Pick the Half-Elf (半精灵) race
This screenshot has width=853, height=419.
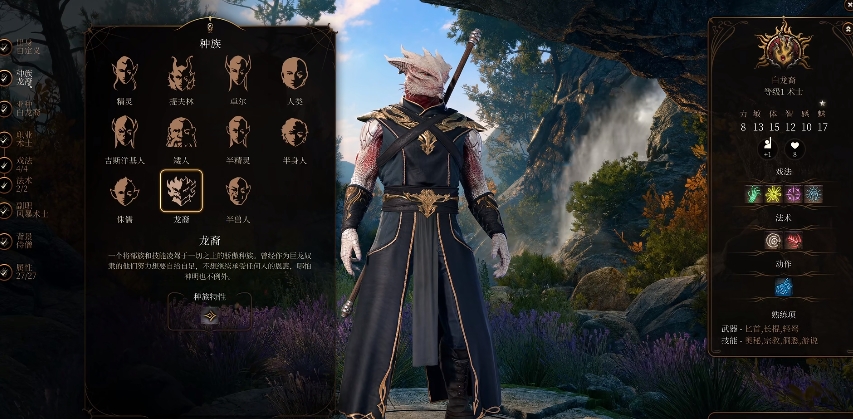238,132
